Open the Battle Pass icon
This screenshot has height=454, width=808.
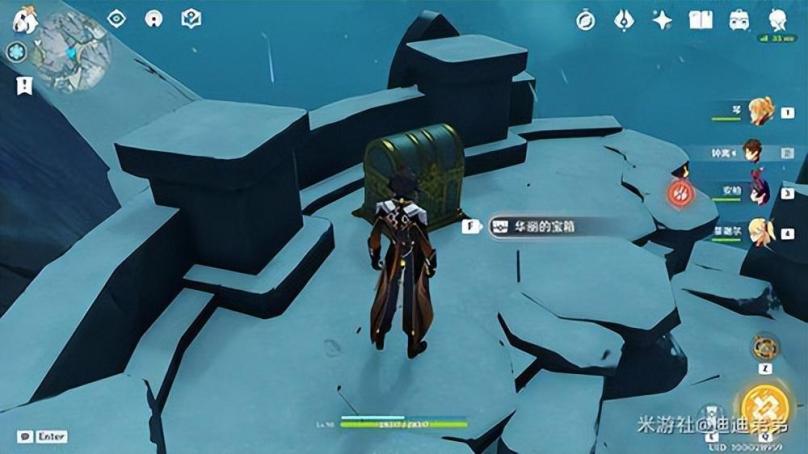click(624, 20)
